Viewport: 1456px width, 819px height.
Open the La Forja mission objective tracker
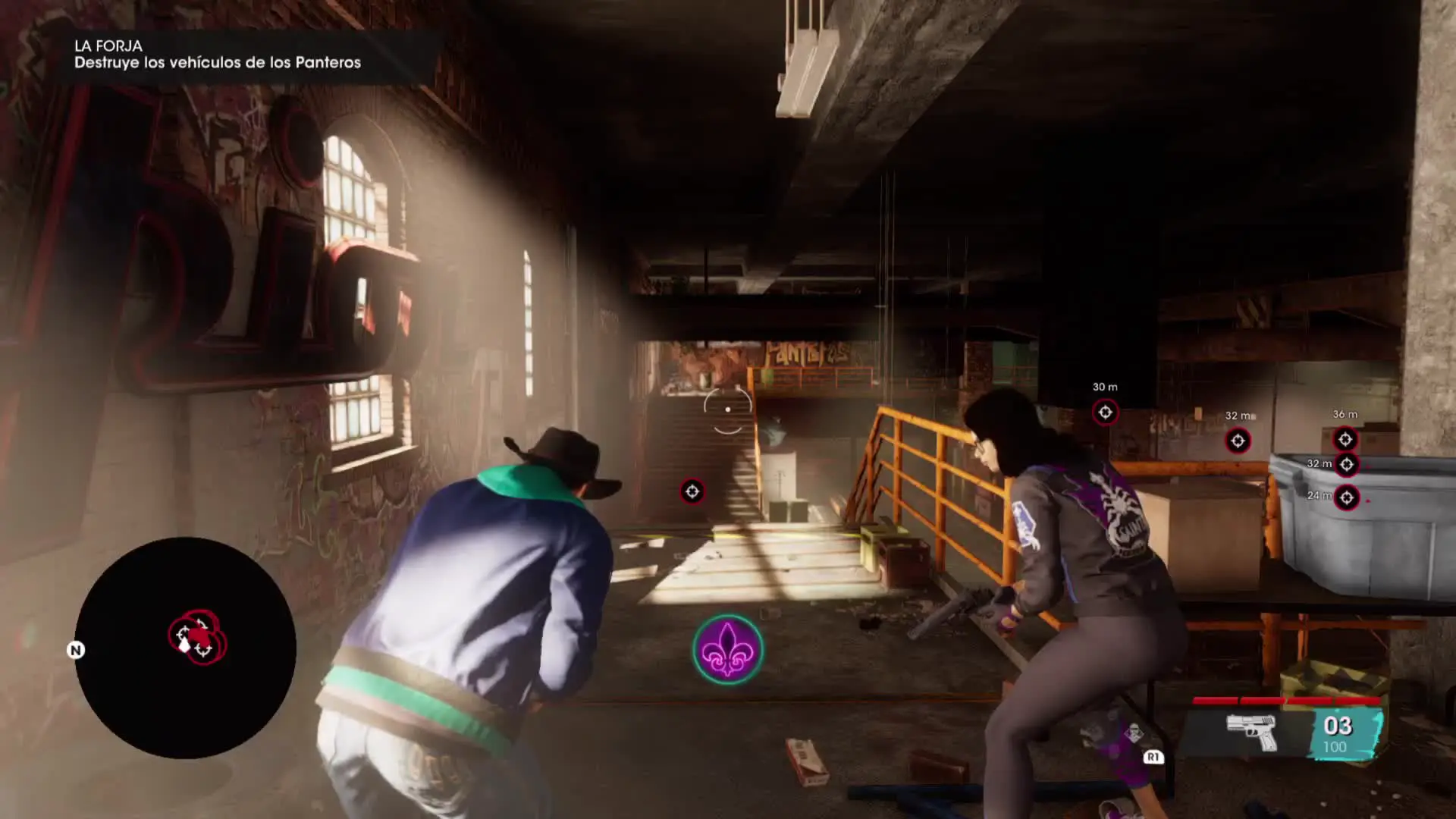pyautogui.click(x=218, y=55)
